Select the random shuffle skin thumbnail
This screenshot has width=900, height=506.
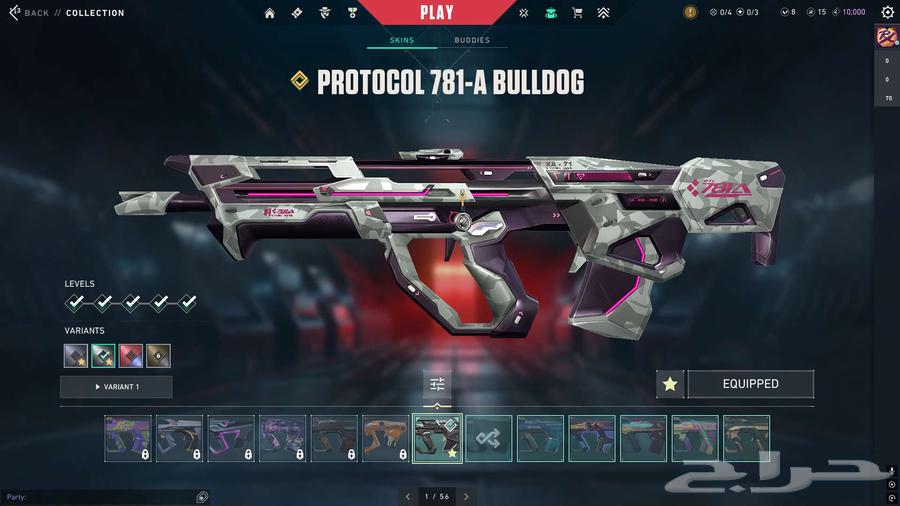489,438
